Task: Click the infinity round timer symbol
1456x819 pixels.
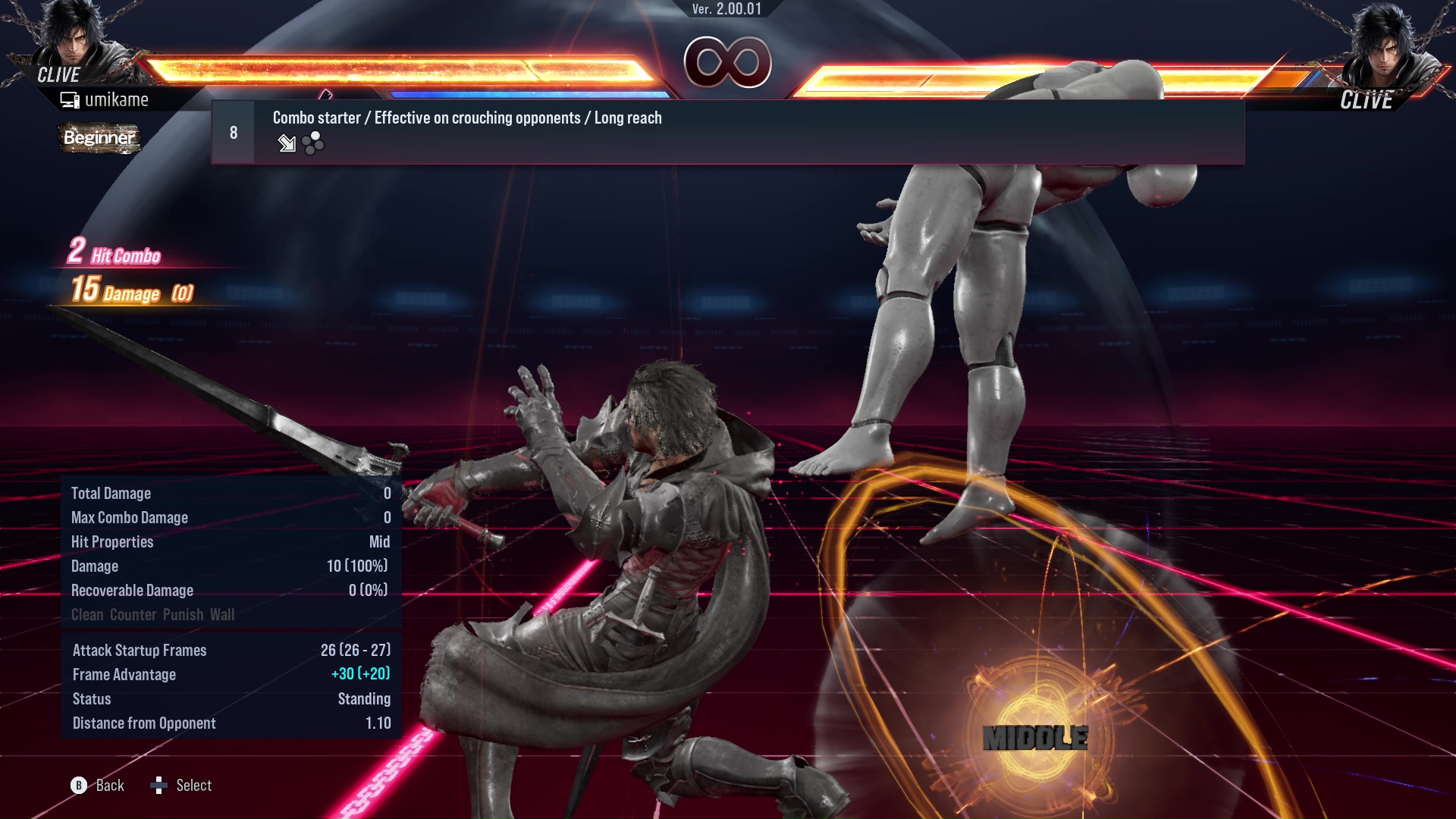Action: pyautogui.click(x=730, y=62)
